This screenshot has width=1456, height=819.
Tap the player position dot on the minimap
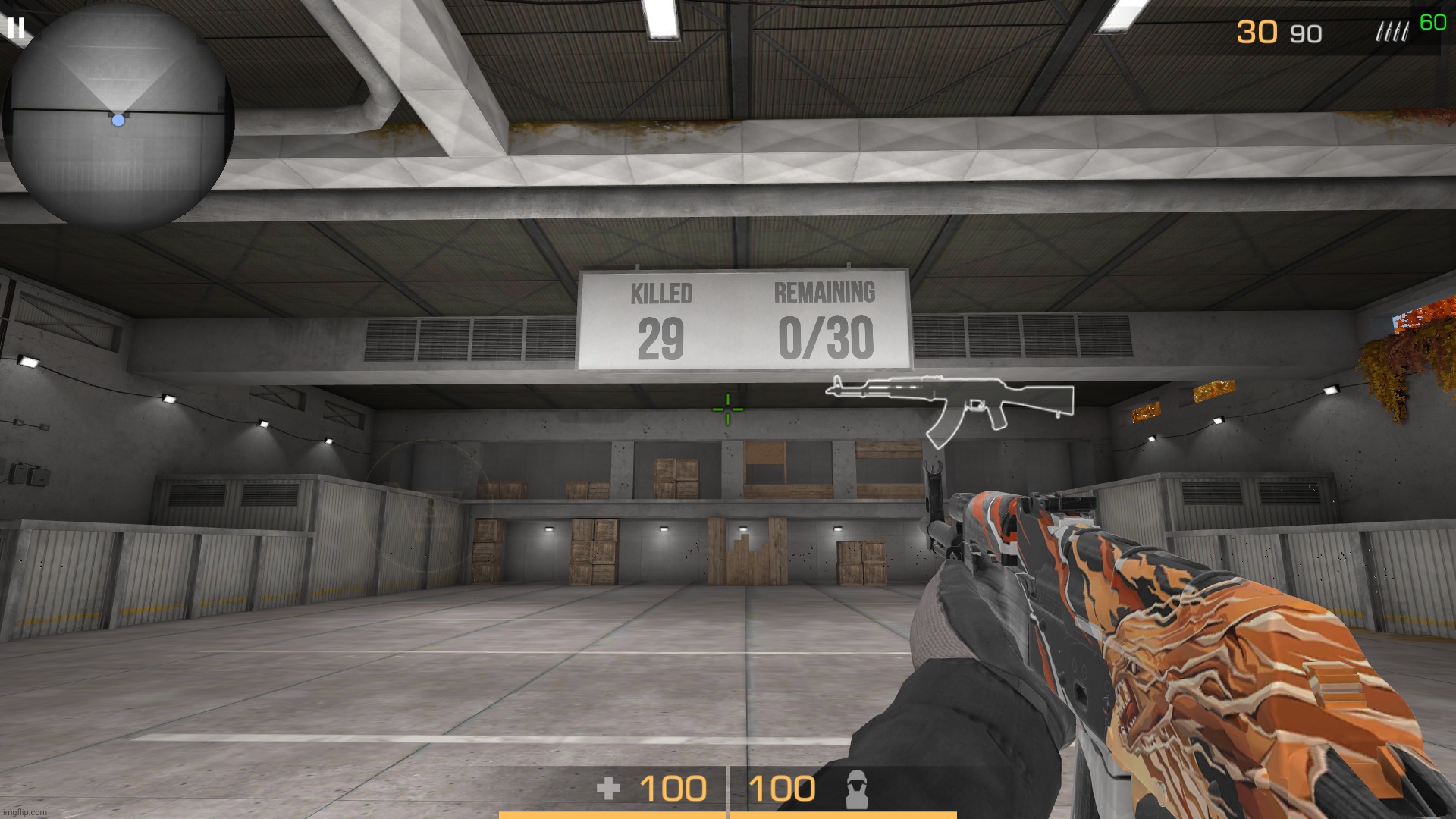point(118,119)
